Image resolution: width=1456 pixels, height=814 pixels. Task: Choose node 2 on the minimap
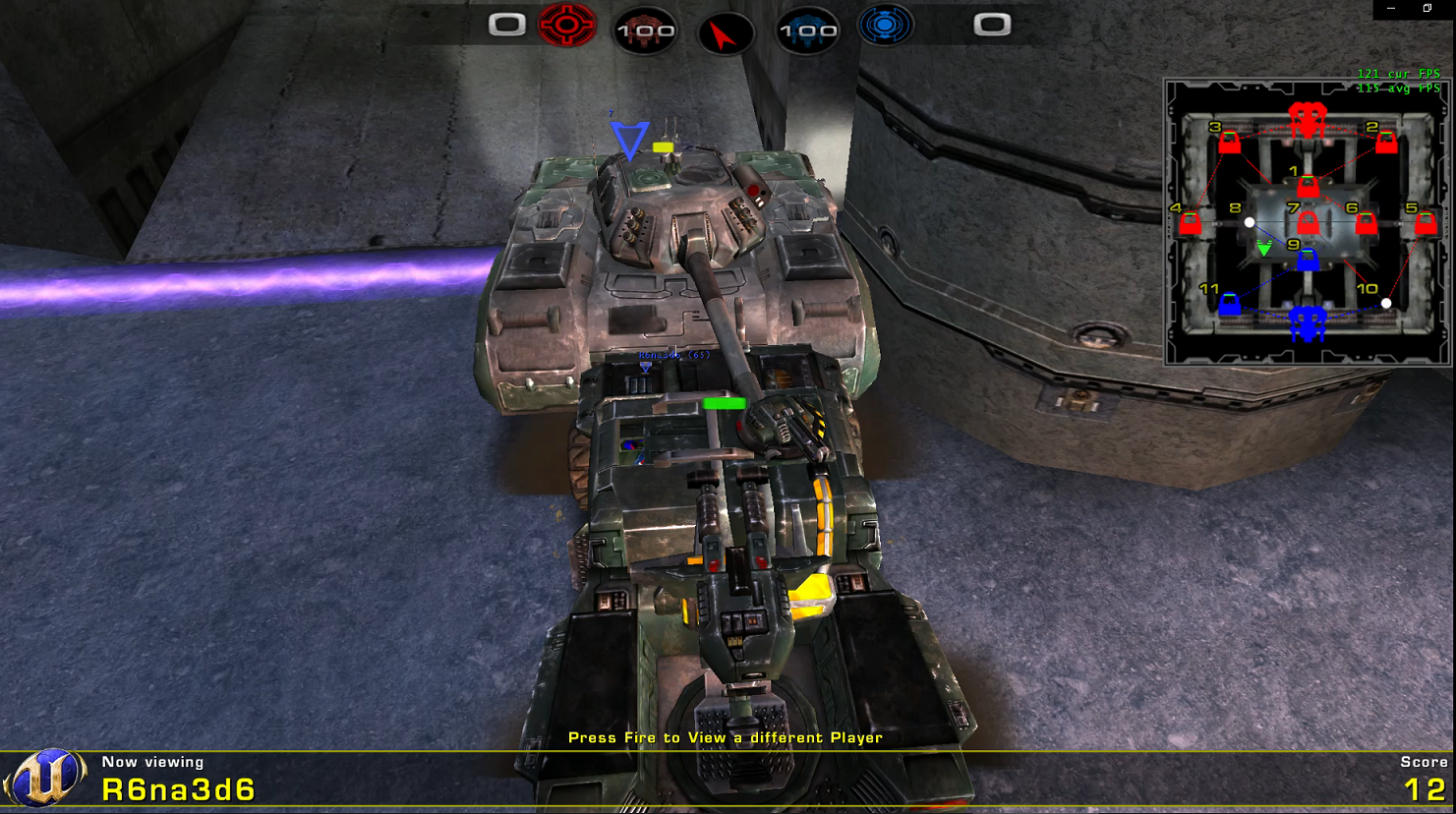click(1386, 144)
